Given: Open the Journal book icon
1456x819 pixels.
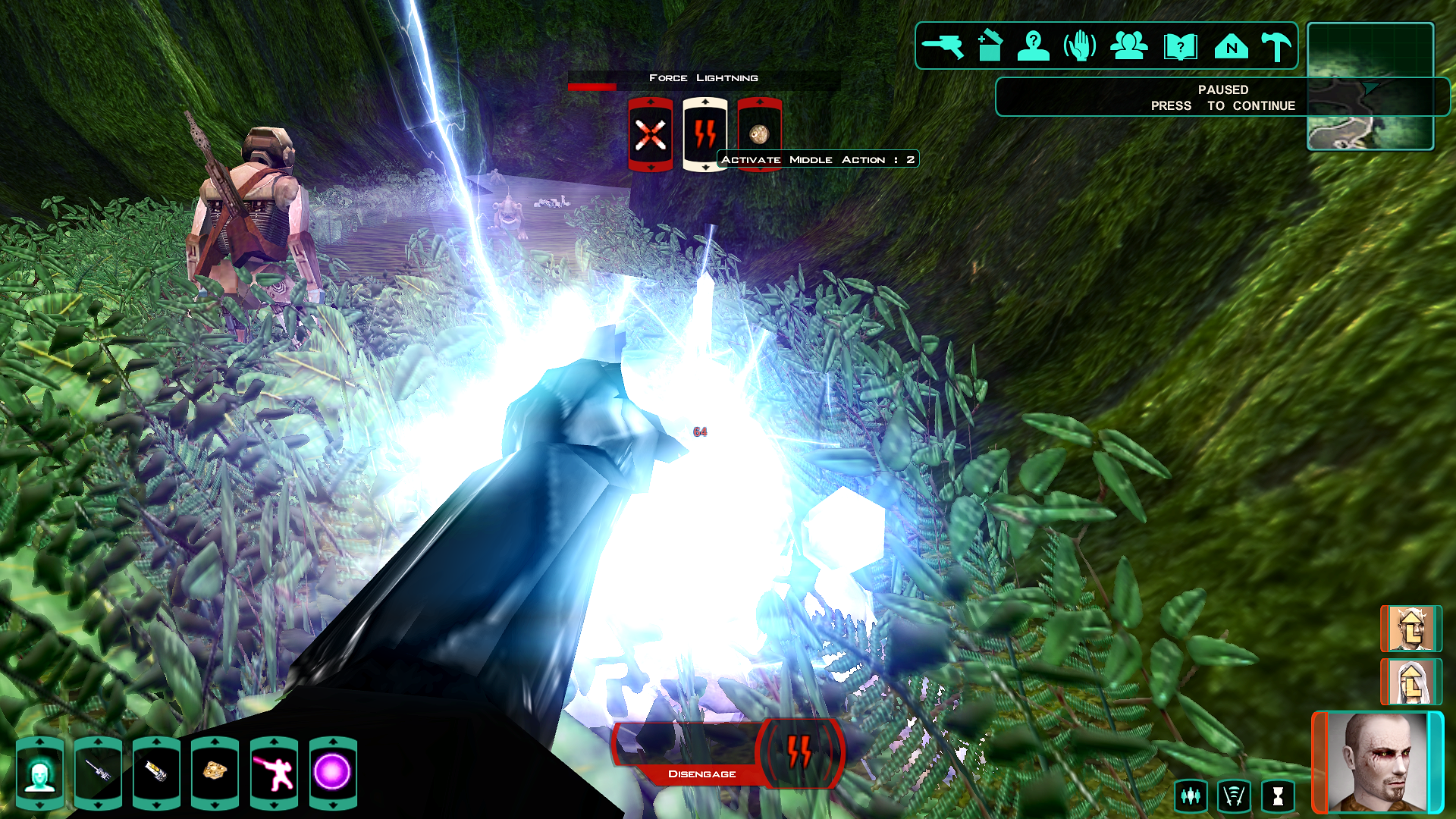Looking at the screenshot, I should [x=1180, y=46].
